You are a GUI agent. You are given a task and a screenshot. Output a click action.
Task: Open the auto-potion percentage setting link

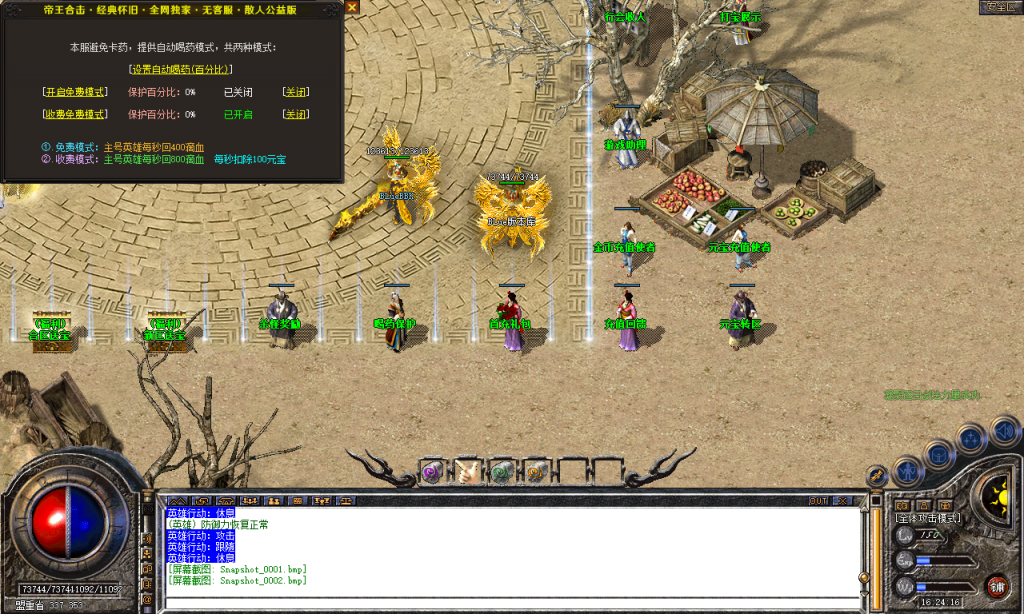[x=181, y=69]
